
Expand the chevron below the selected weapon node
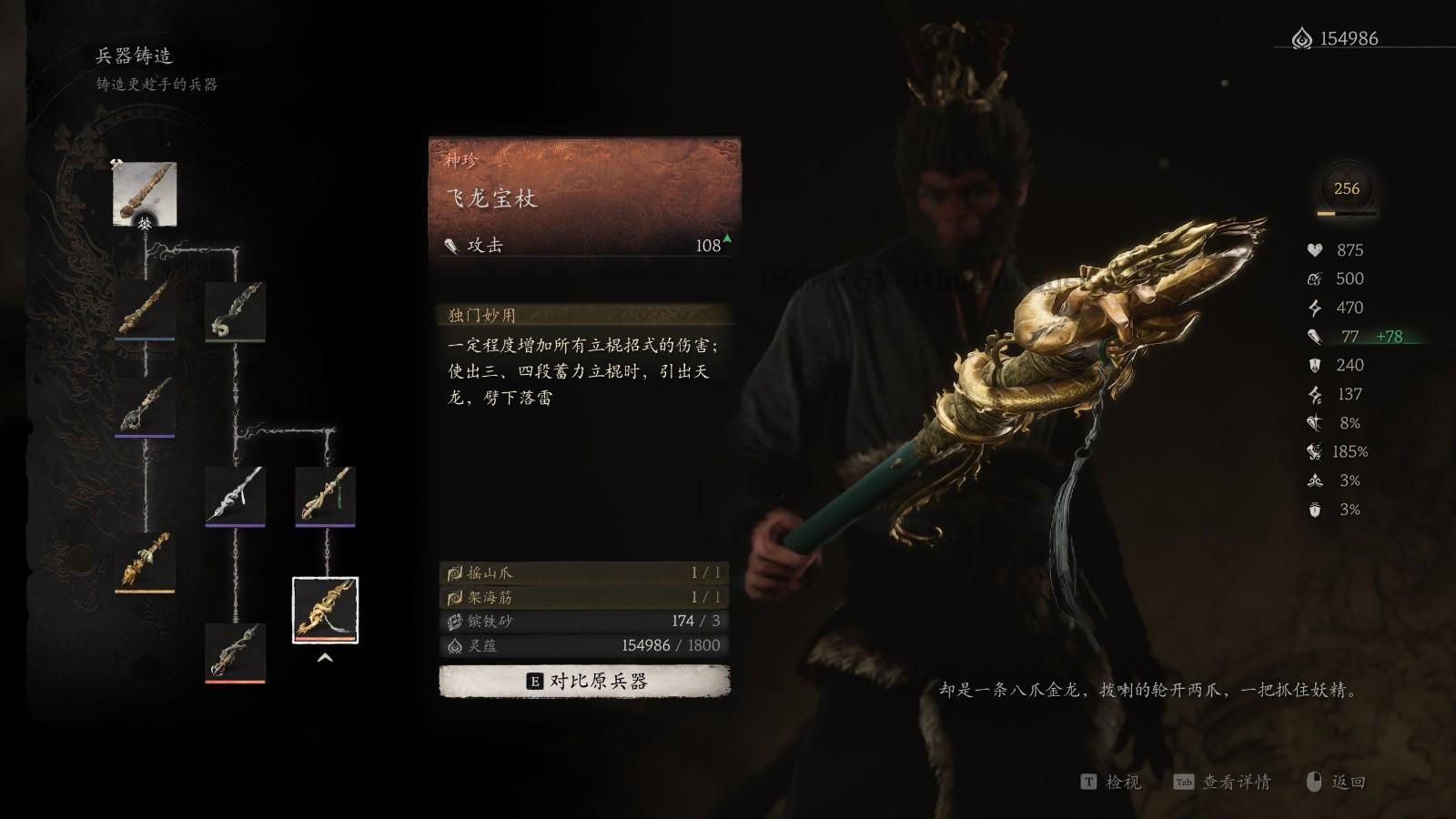point(326,656)
